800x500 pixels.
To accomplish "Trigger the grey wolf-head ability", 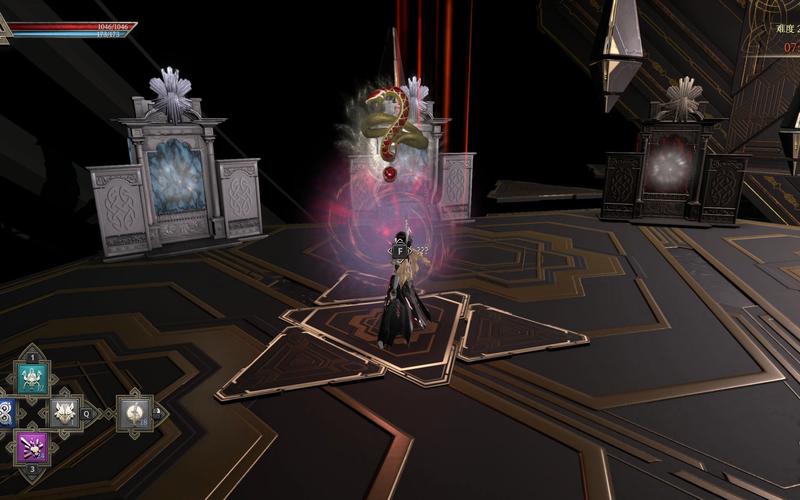I will [66, 412].
